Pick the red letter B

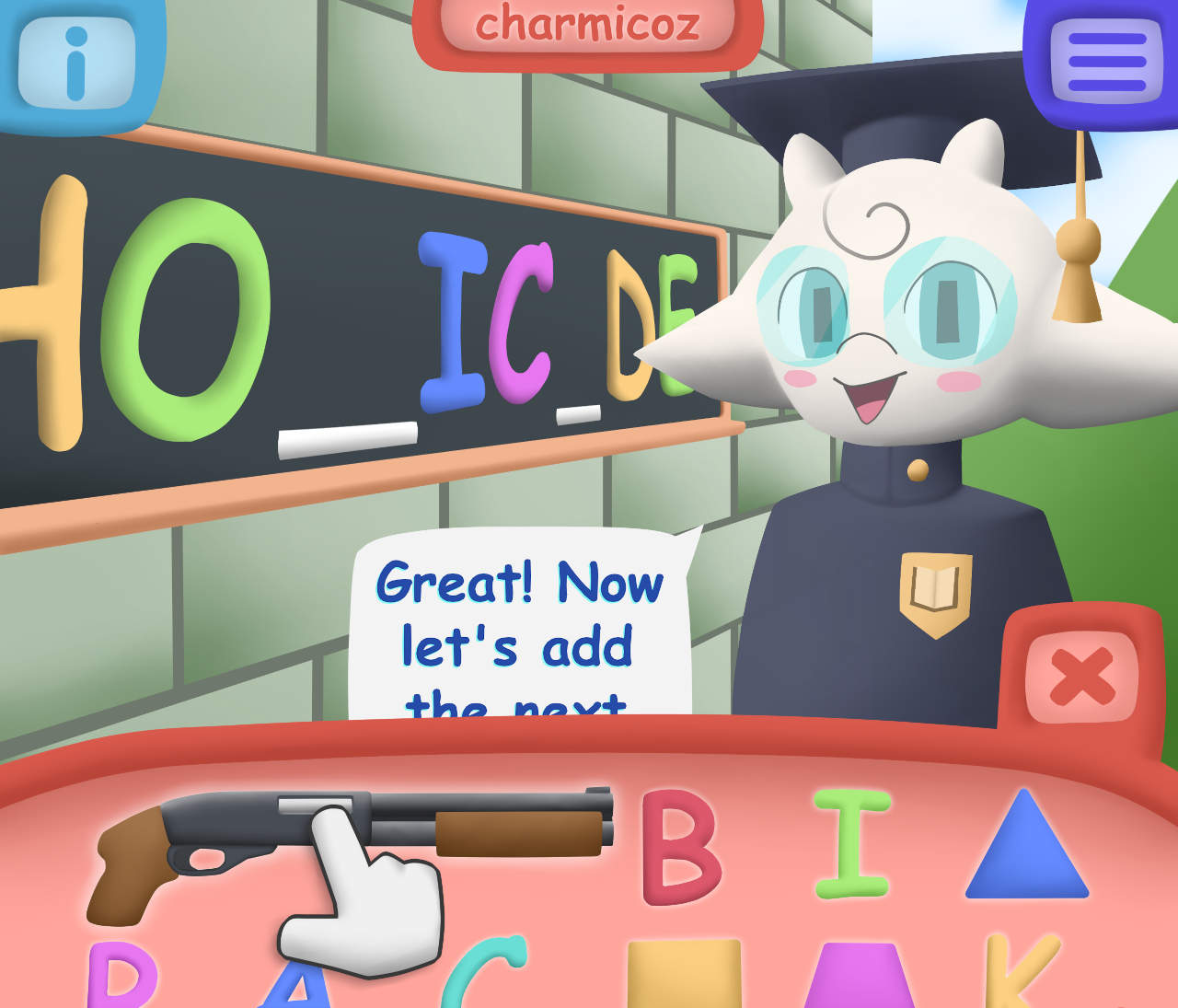pos(680,847)
